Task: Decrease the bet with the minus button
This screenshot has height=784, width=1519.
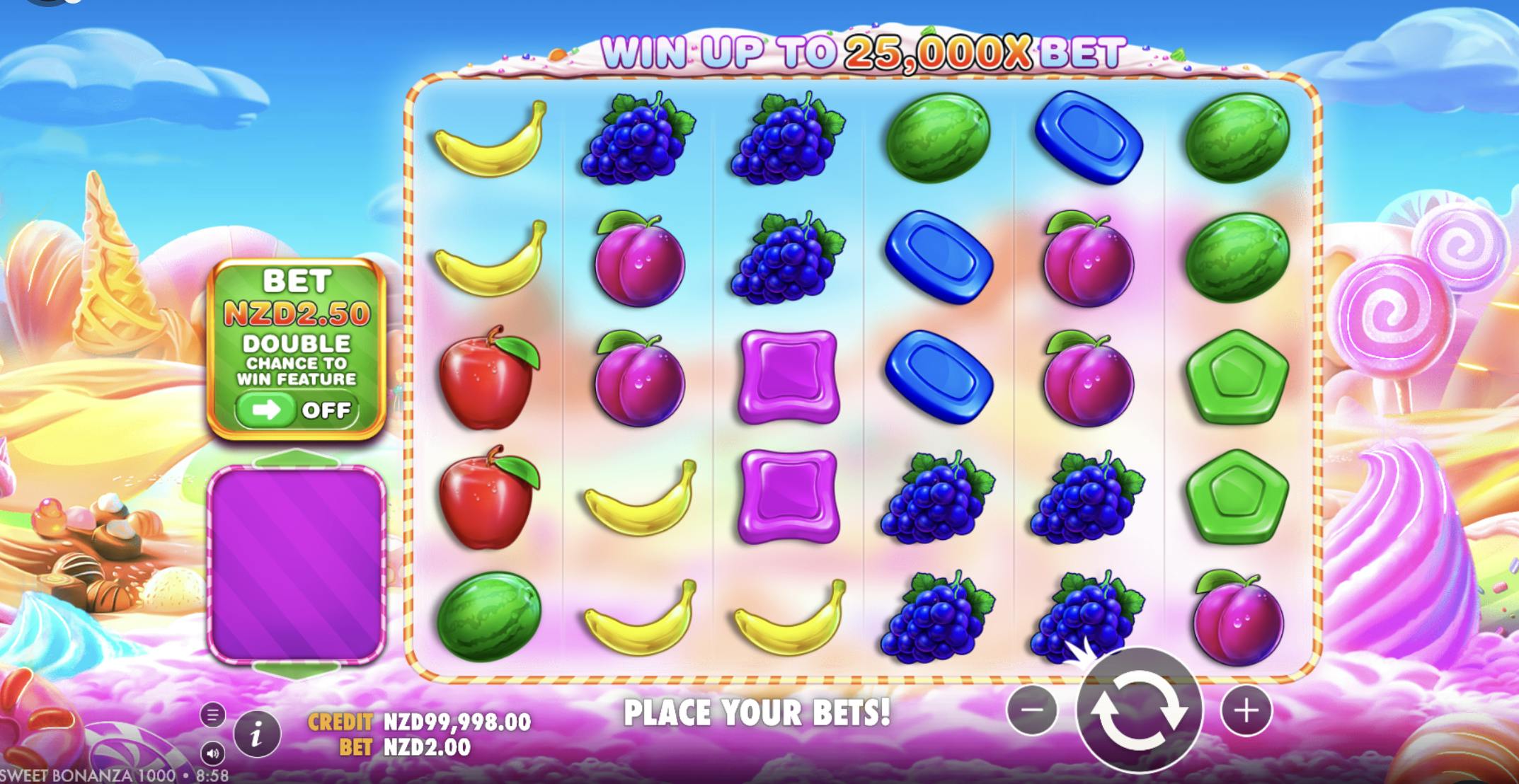Action: [1032, 710]
